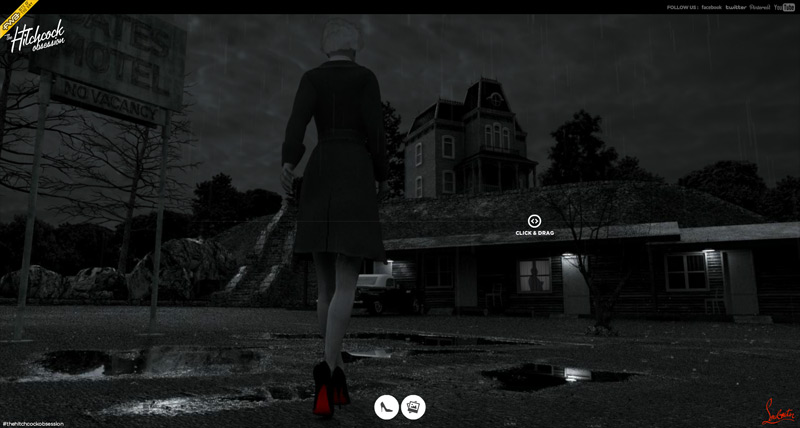Viewport: 800px width, 428px height.
Task: Open the YouTube channel link
Action: (785, 7)
